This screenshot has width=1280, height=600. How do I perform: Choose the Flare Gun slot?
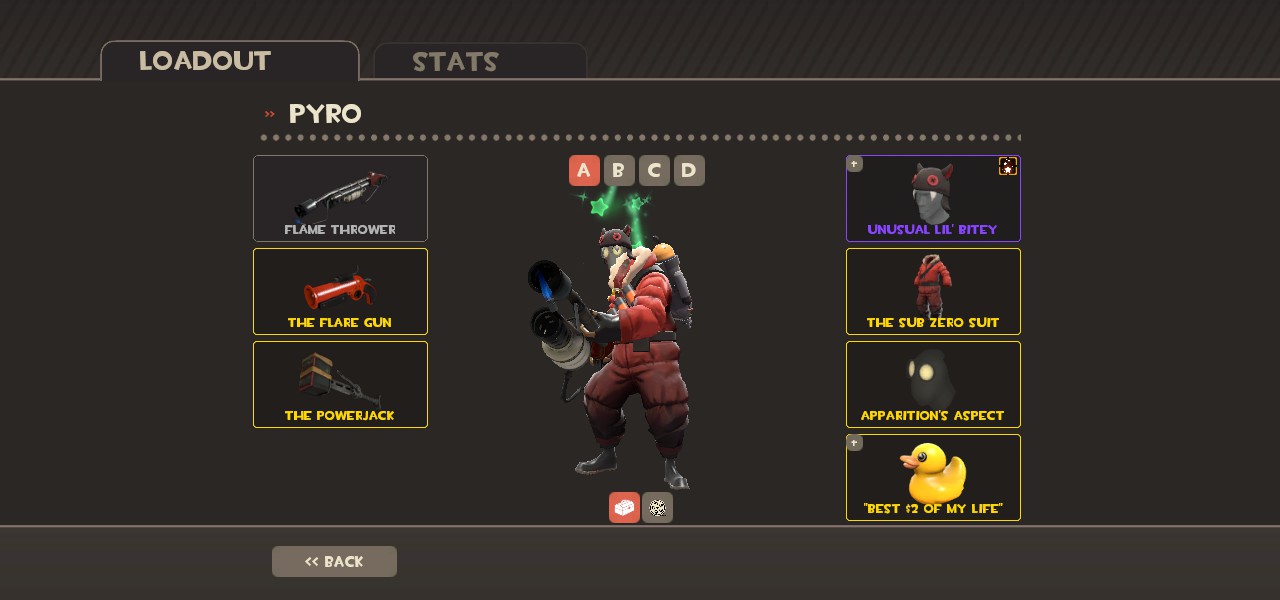click(340, 291)
